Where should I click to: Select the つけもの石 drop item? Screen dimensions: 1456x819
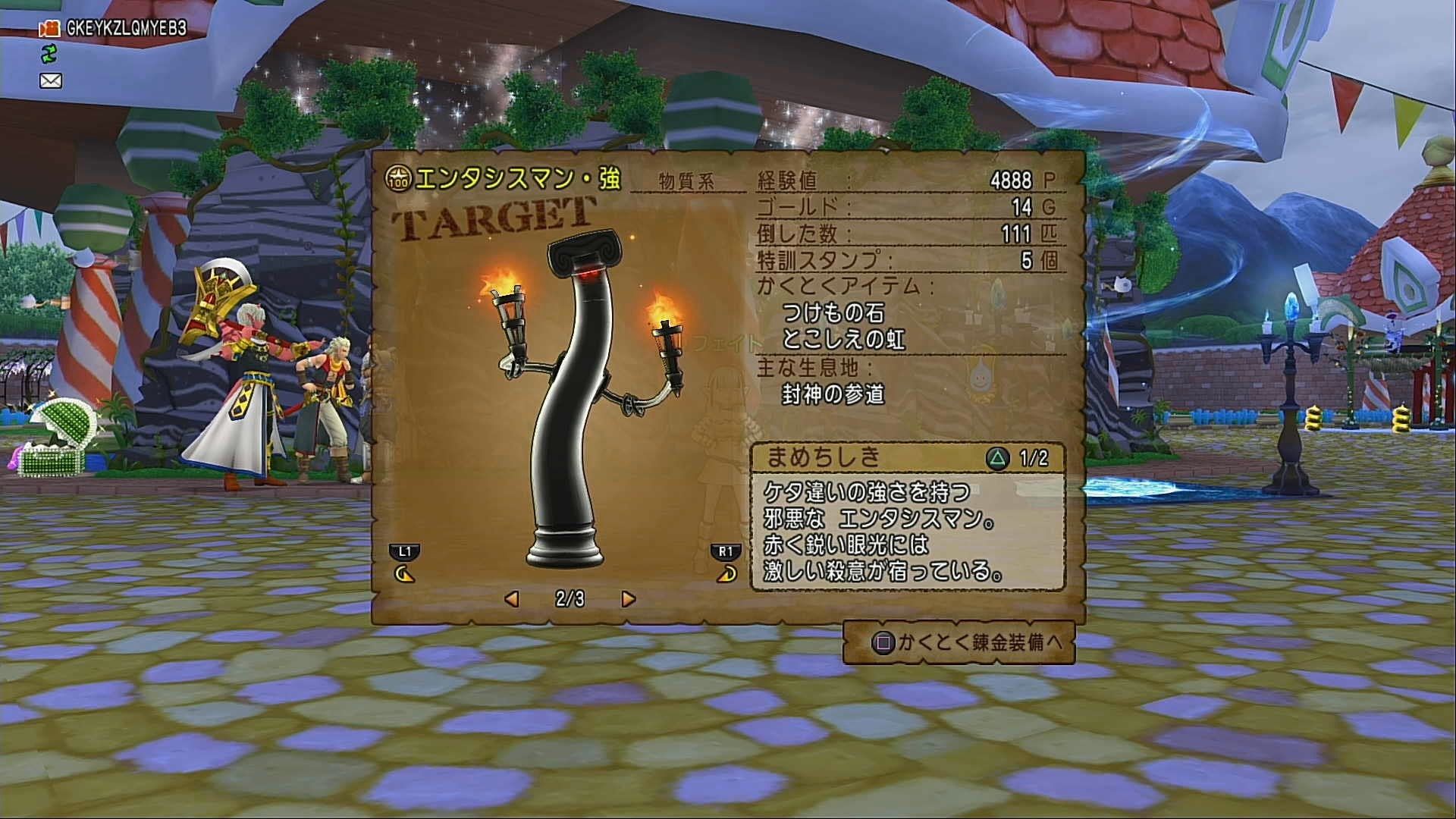click(833, 312)
